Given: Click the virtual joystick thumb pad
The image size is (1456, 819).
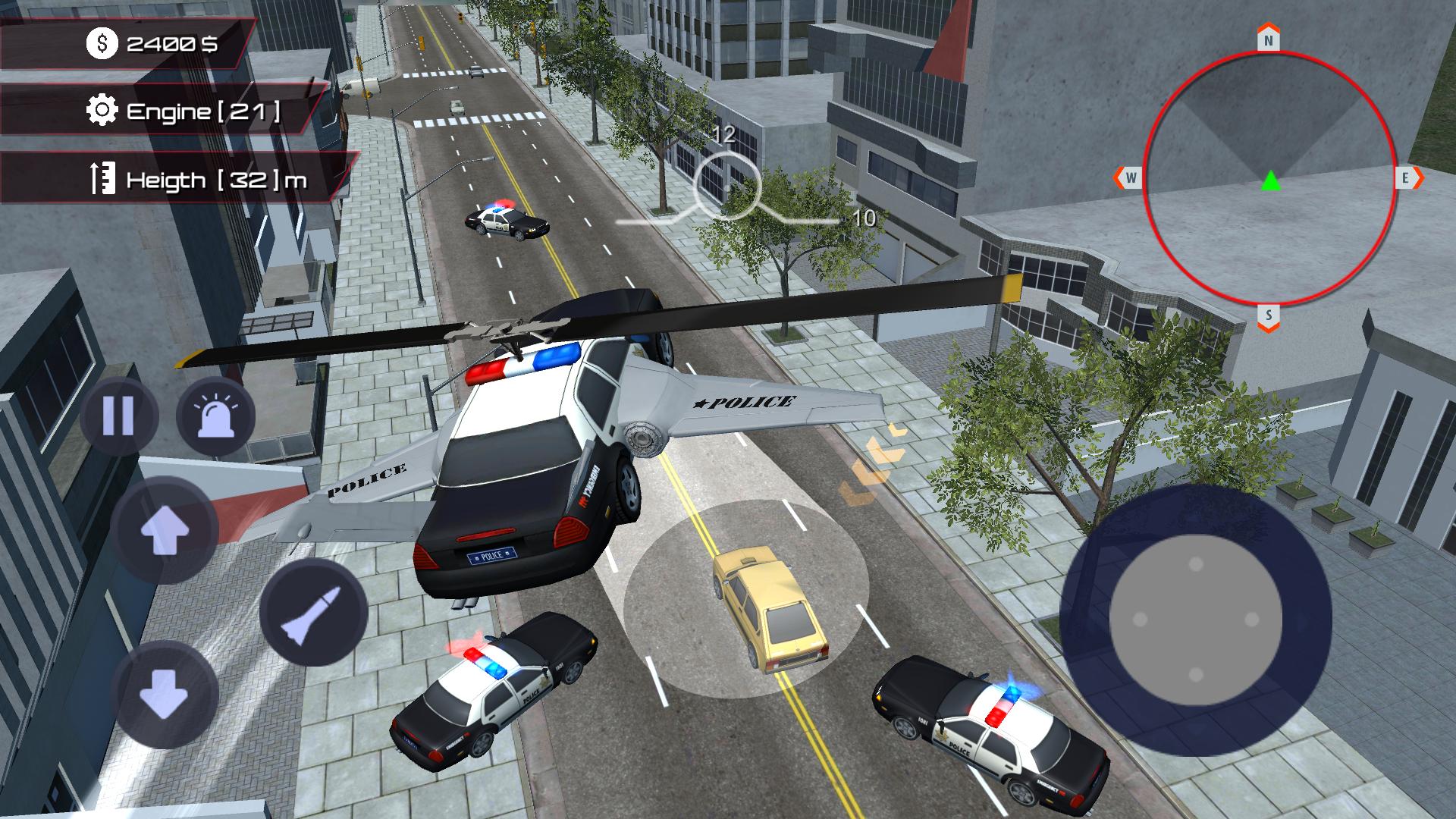Looking at the screenshot, I should (1195, 620).
